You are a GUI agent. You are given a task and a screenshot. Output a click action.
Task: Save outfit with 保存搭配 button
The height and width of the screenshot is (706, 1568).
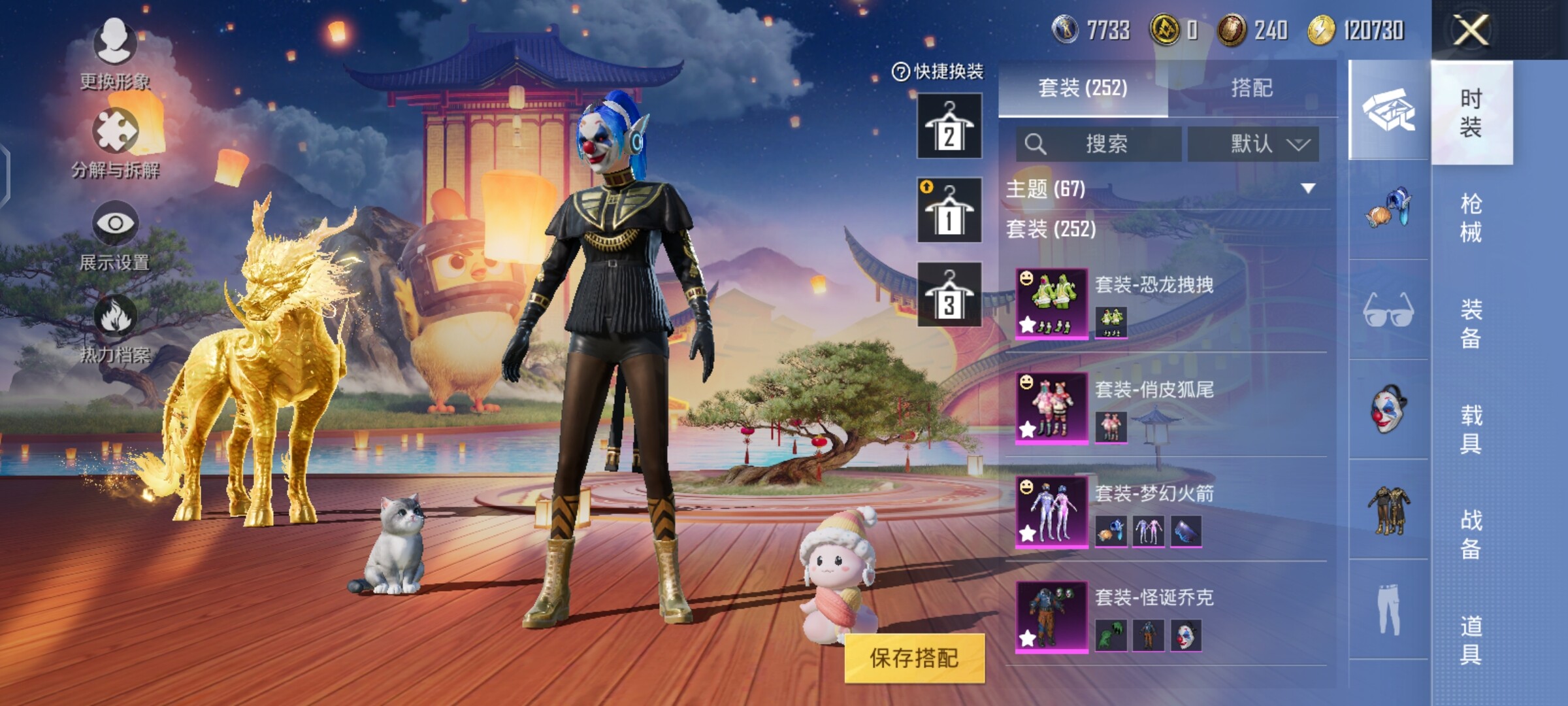[x=914, y=658]
